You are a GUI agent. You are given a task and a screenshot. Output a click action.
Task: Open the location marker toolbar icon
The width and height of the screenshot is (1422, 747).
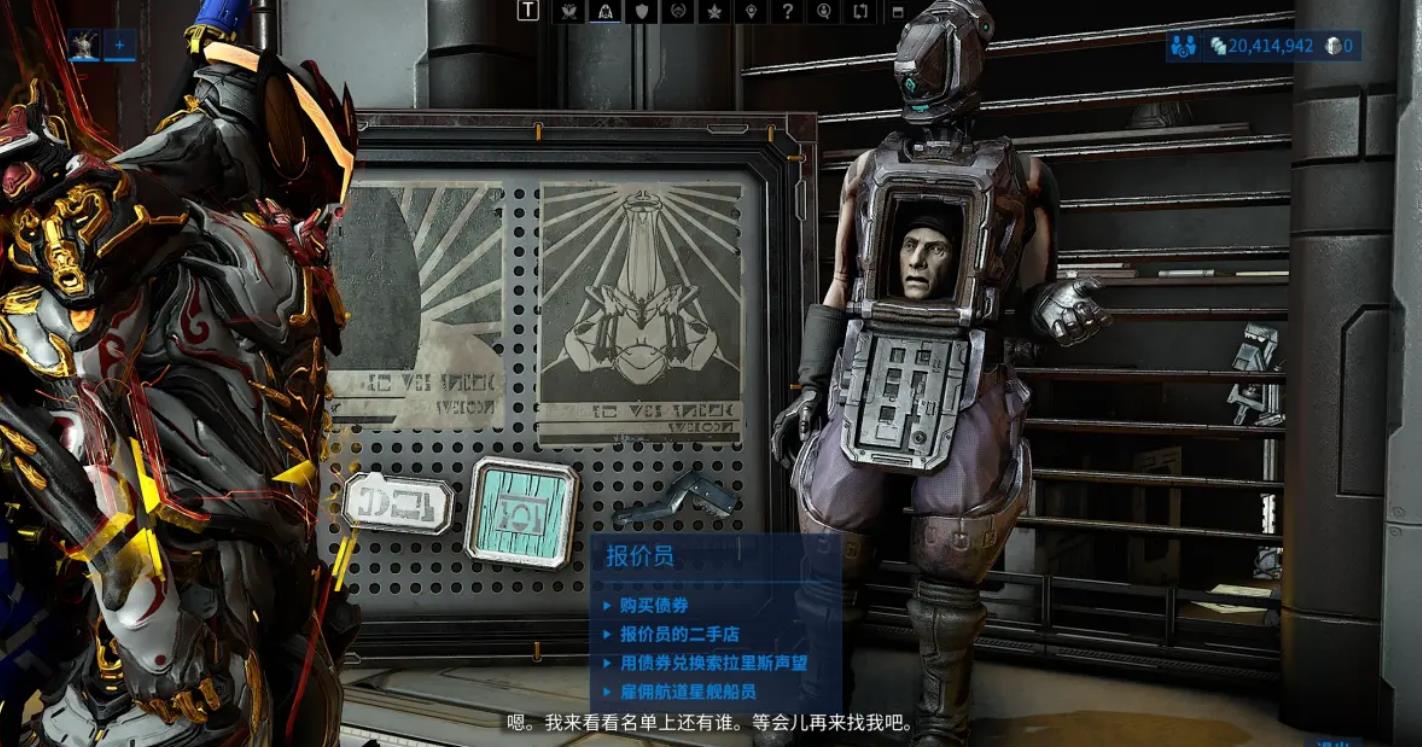pyautogui.click(x=751, y=11)
